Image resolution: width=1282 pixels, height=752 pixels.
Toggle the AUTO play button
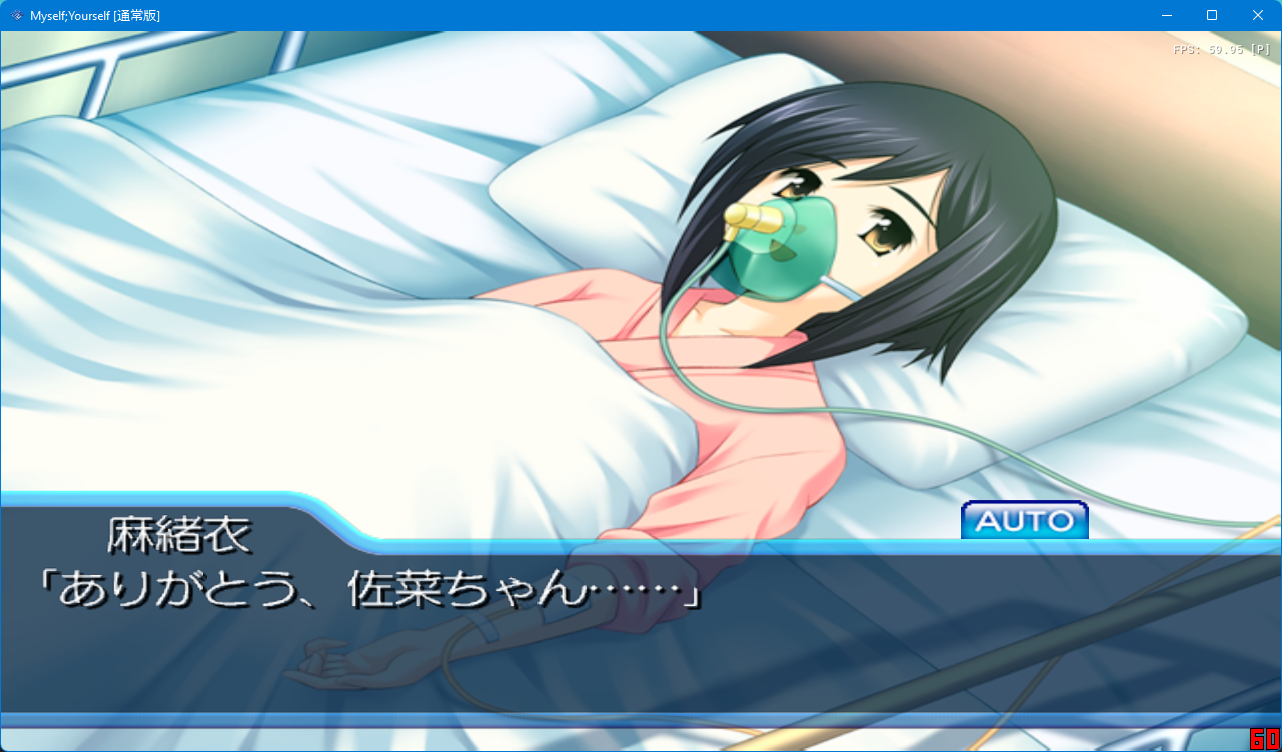point(1024,520)
